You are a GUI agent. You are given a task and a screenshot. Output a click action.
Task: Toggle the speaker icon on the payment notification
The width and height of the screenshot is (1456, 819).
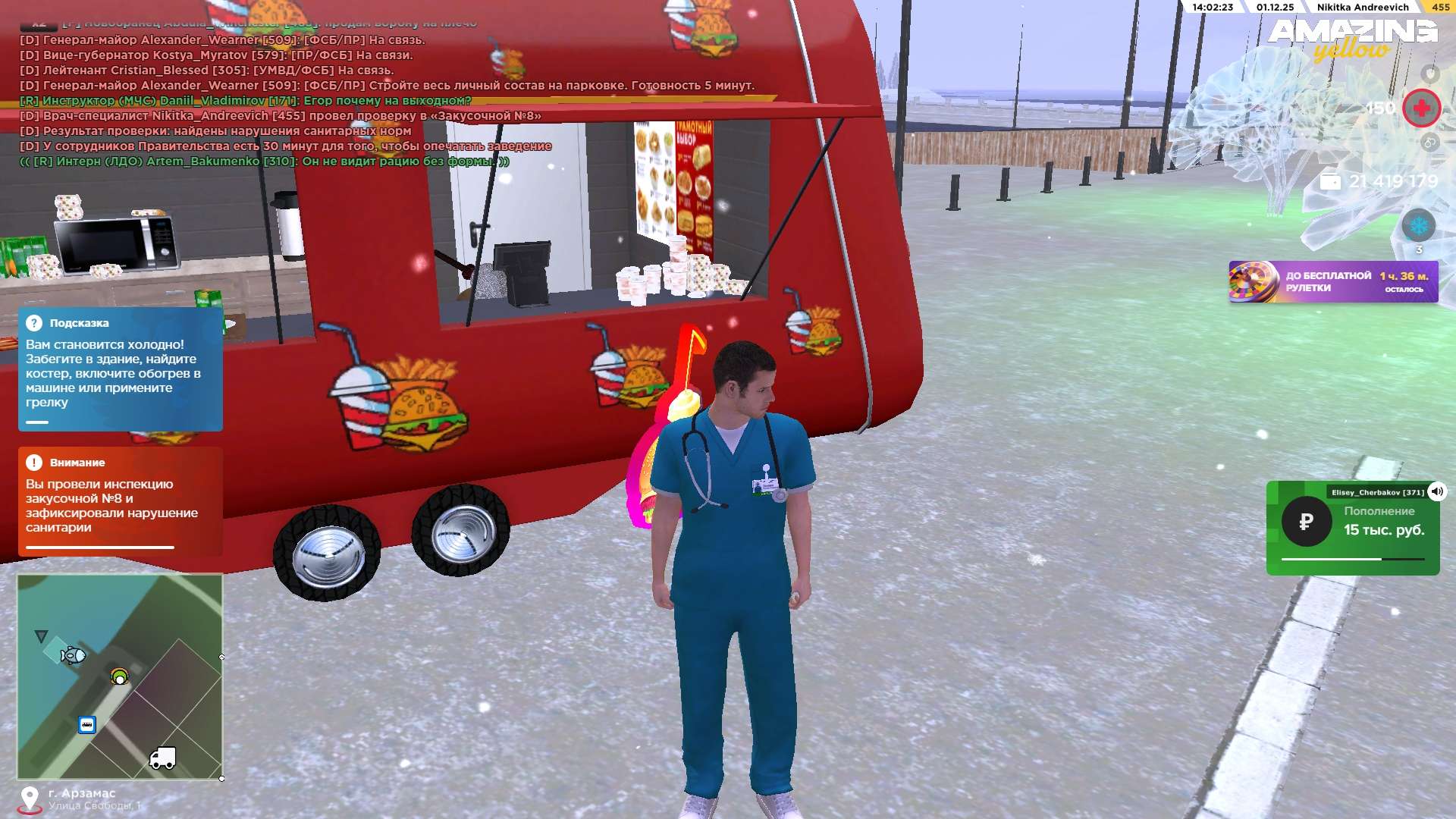coord(1436,491)
